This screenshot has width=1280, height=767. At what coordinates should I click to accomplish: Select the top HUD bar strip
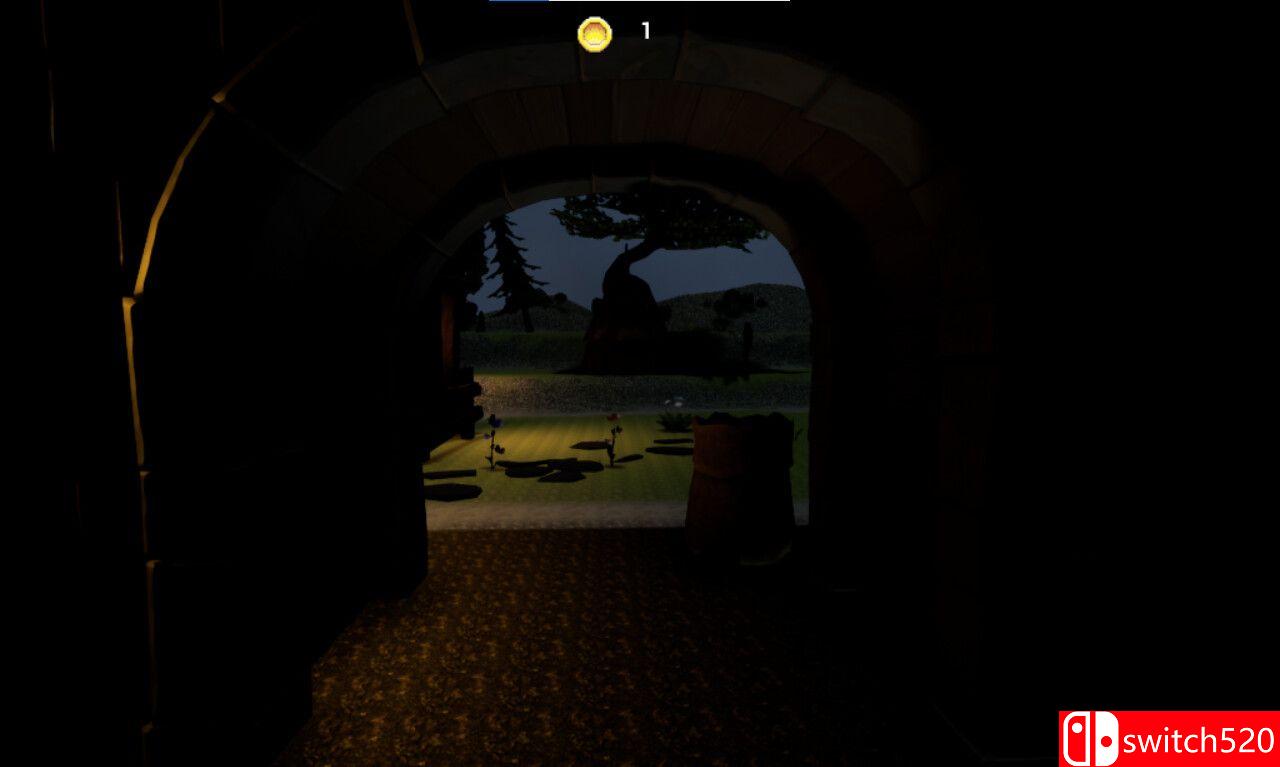[x=640, y=5]
